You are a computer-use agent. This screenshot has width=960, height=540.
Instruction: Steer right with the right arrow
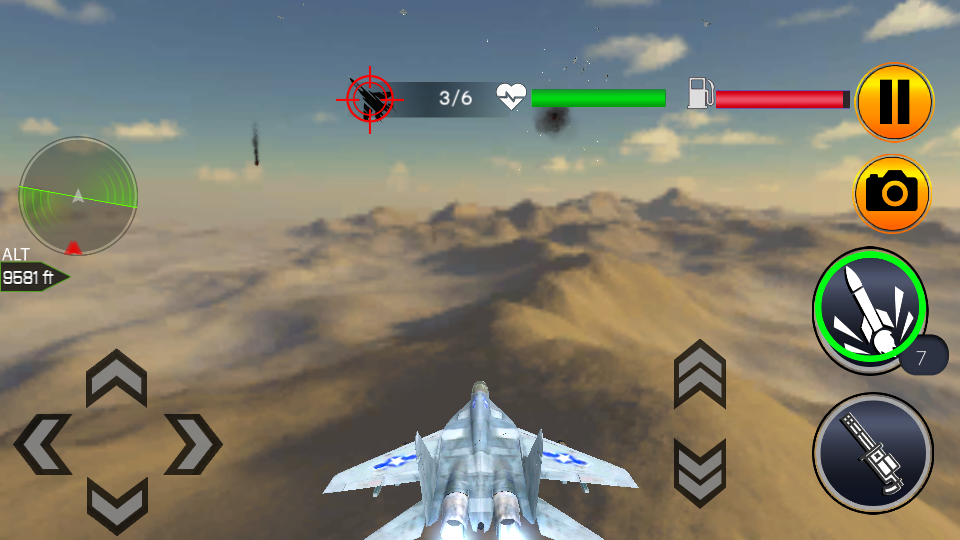(192, 444)
